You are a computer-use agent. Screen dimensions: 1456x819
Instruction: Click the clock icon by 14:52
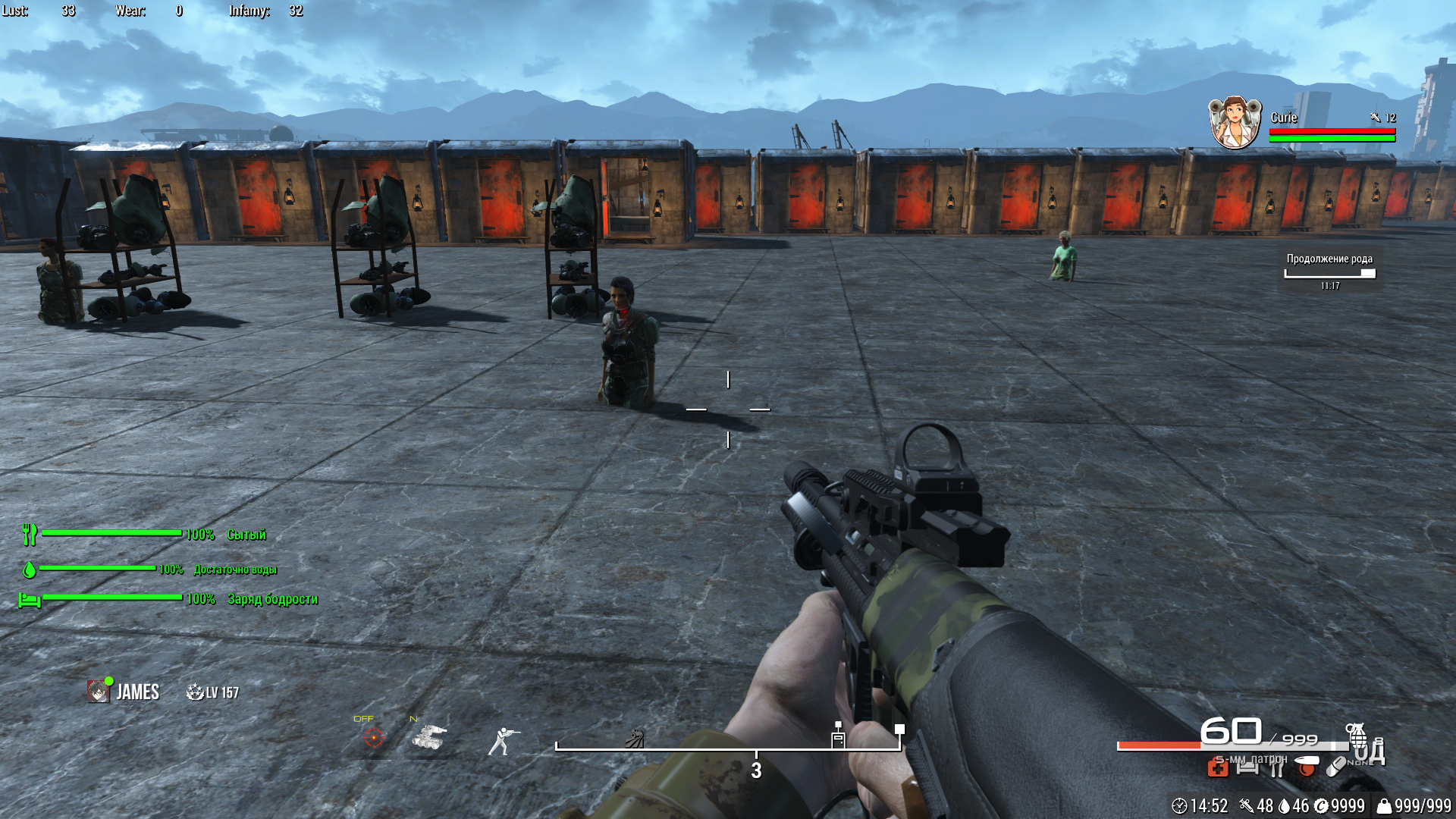(1179, 805)
